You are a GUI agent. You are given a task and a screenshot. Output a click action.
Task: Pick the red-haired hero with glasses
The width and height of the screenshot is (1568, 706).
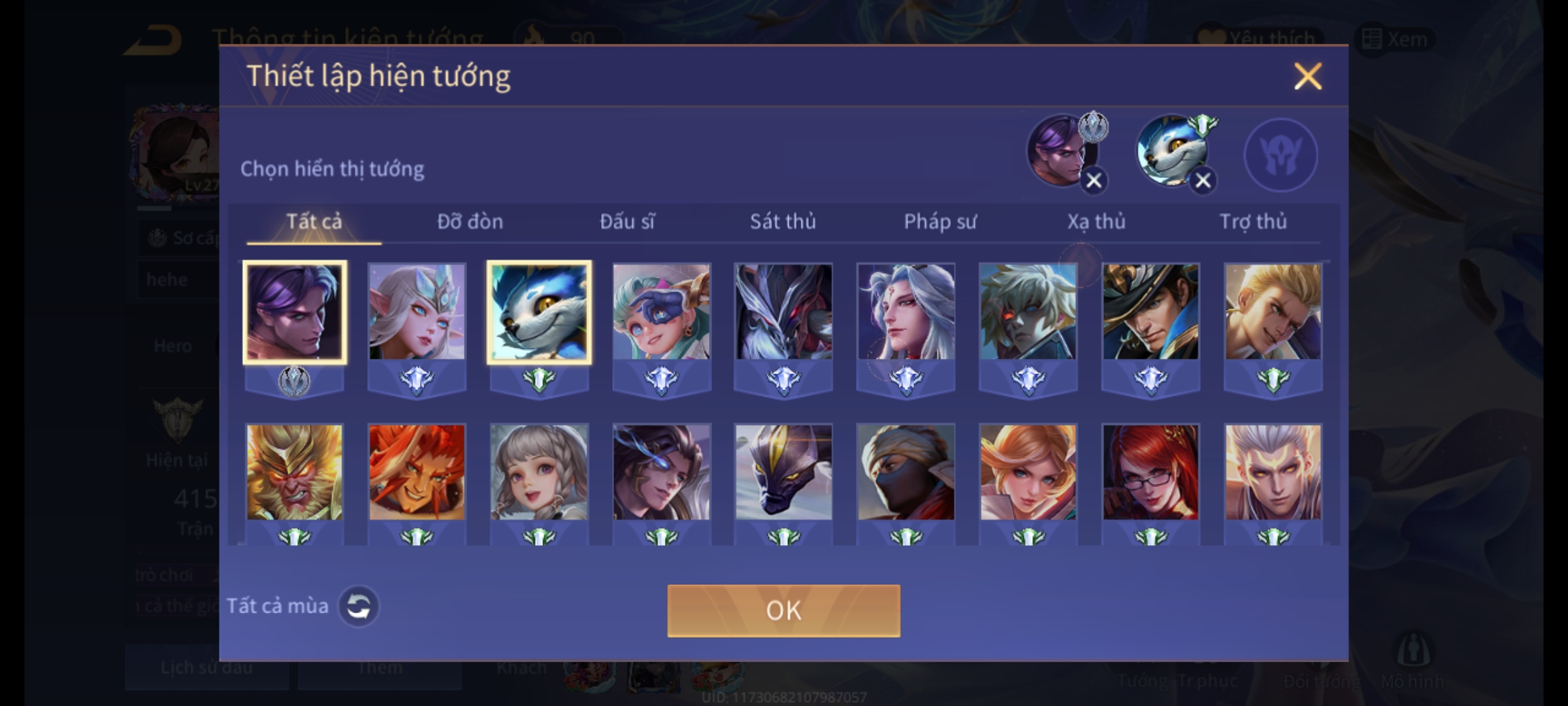(x=1151, y=473)
